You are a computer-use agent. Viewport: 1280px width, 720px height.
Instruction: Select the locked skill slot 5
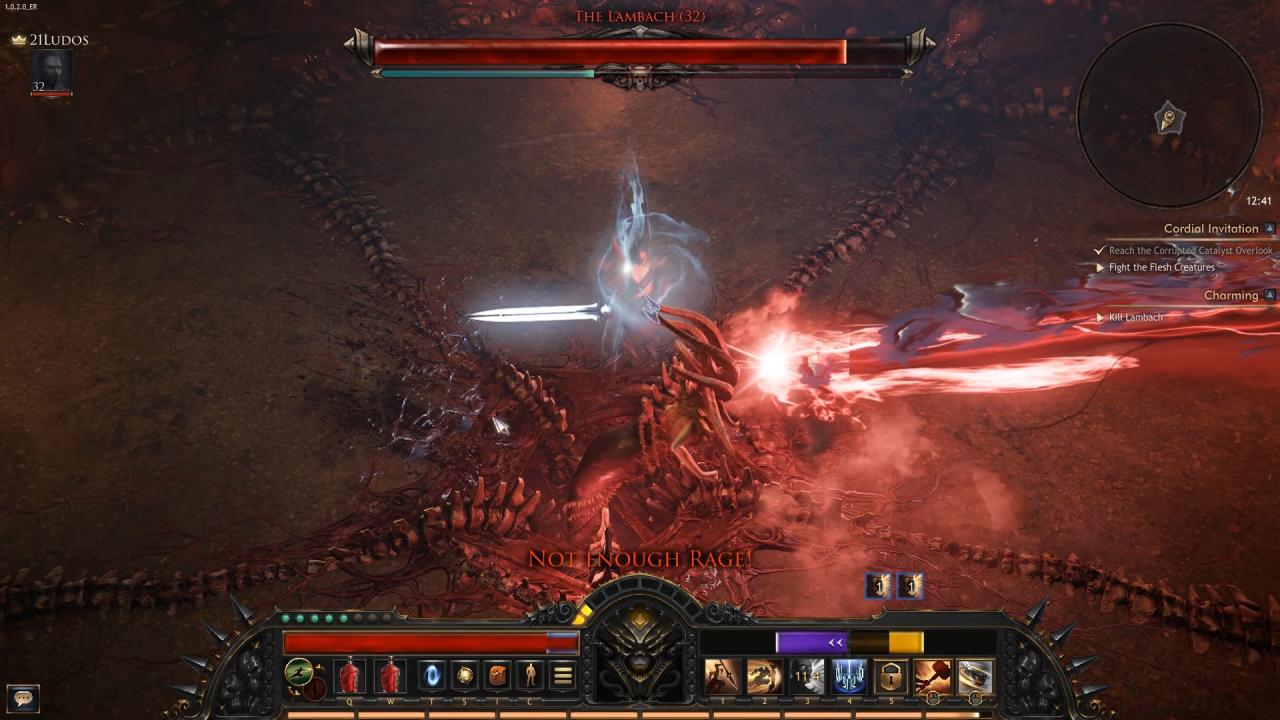[891, 677]
